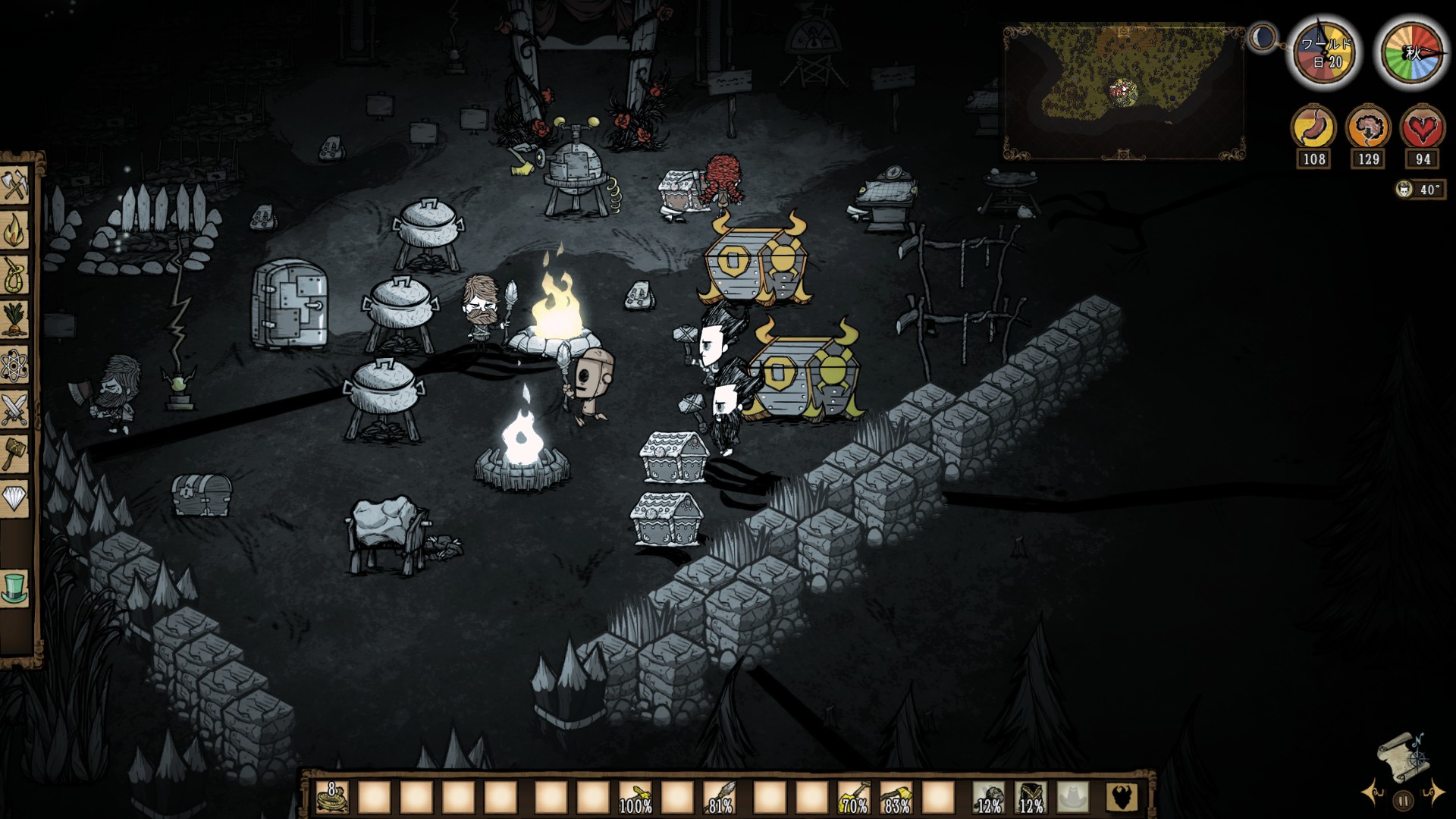Select the rope Survival crafting tab
The height and width of the screenshot is (819, 1456).
[x=15, y=275]
